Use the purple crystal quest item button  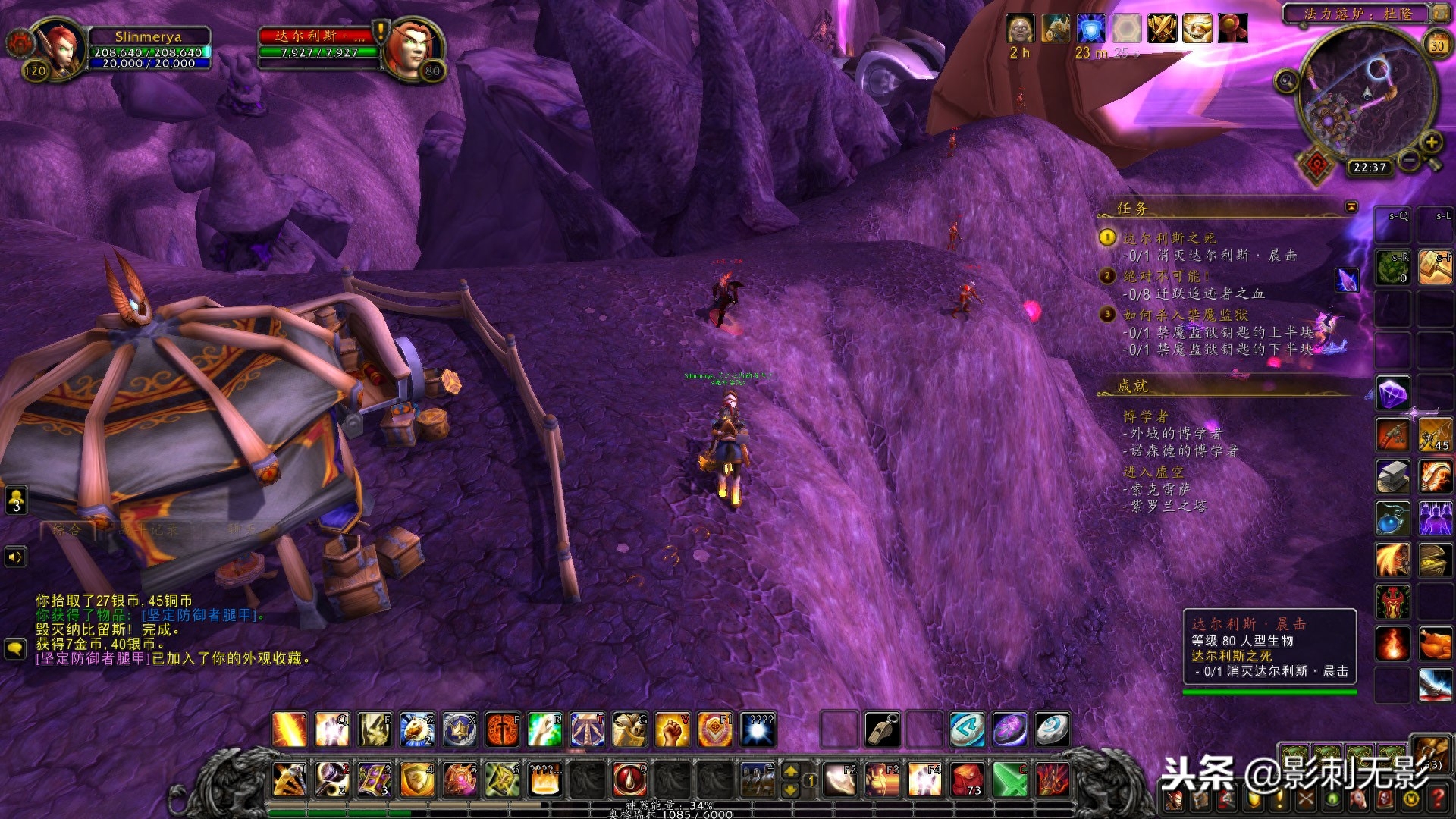(1347, 280)
